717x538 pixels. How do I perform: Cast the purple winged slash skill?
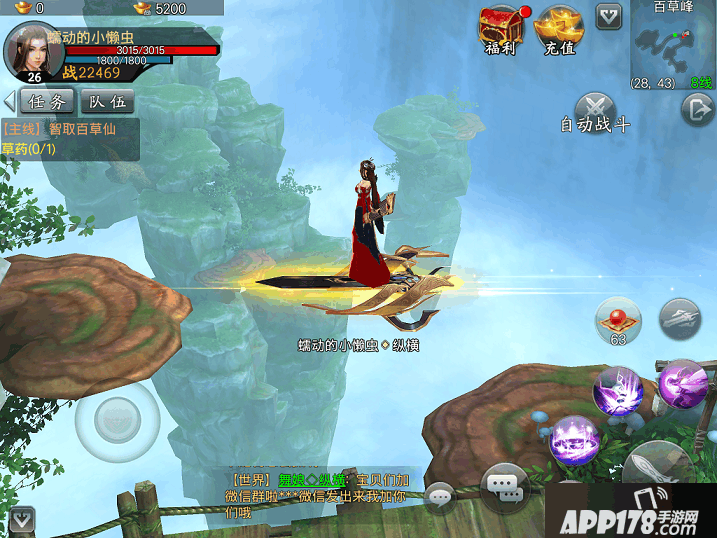[681, 383]
